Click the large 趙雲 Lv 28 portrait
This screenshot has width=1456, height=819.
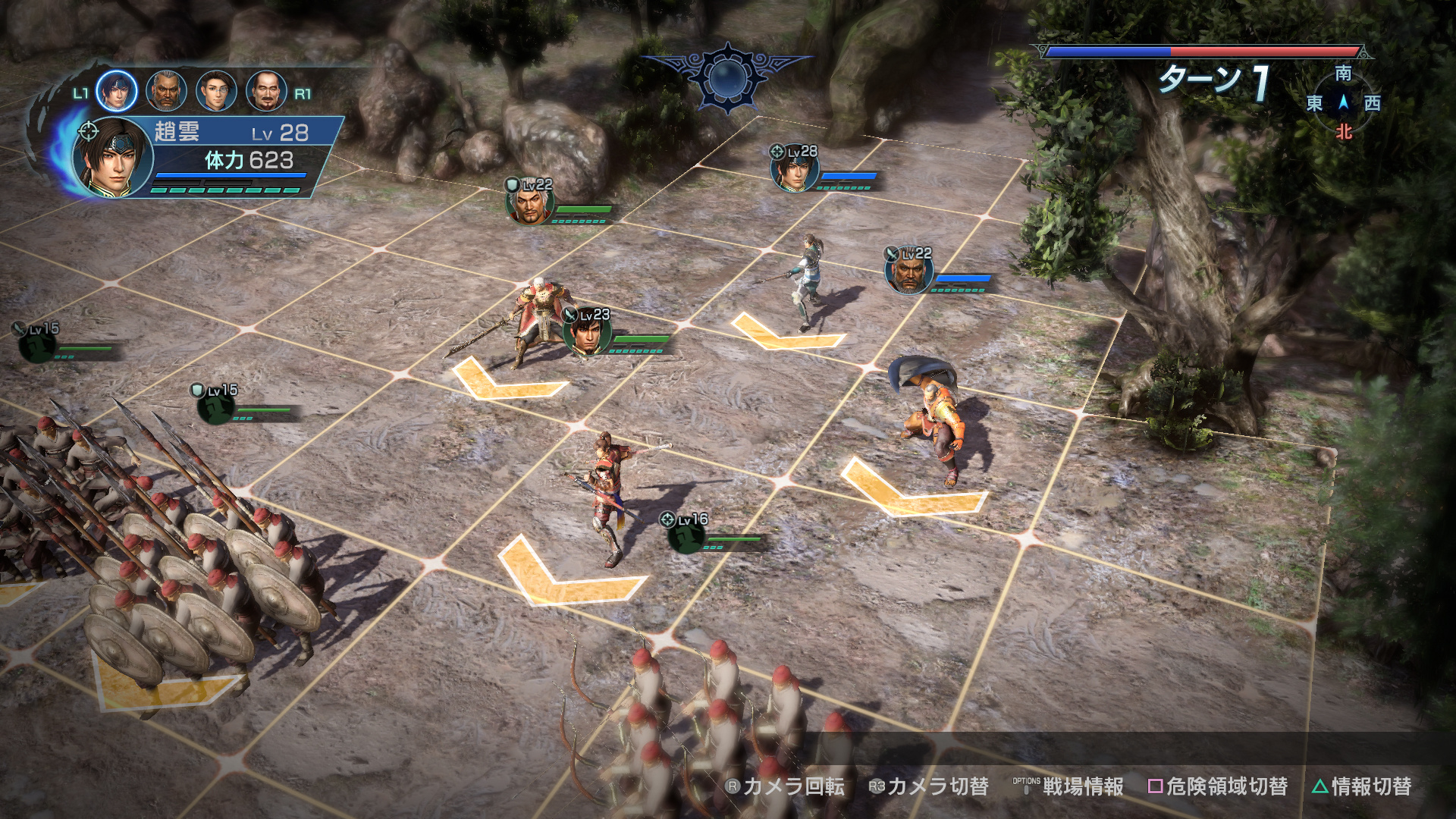coord(112,158)
